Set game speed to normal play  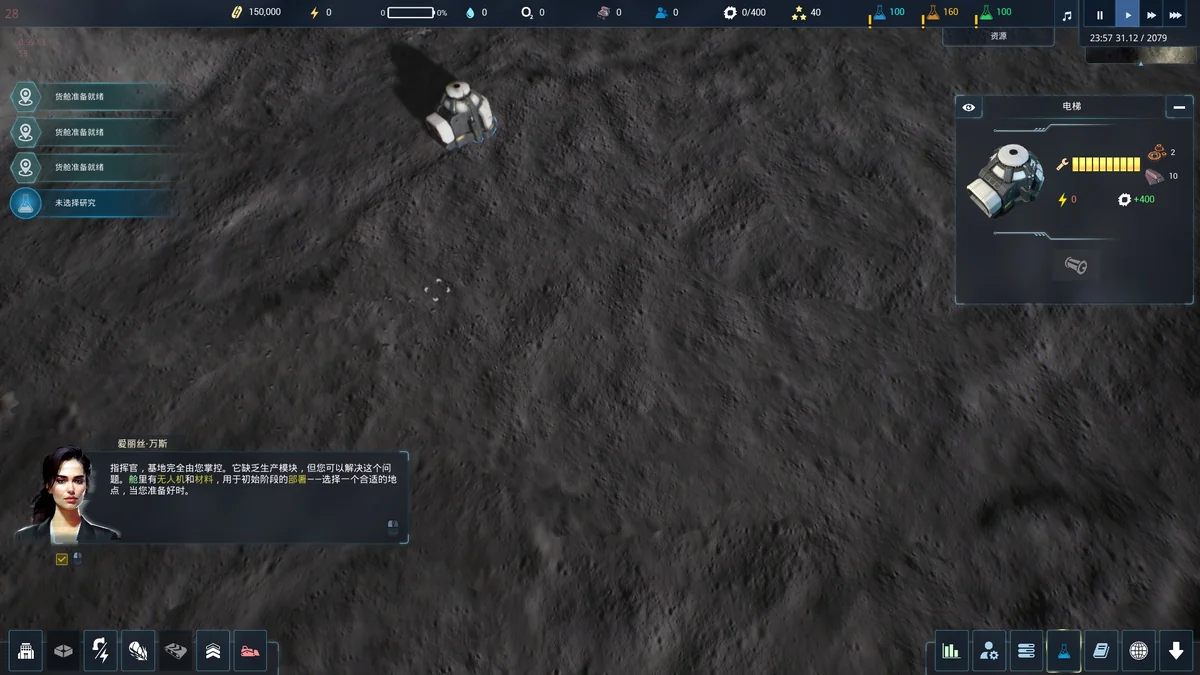coord(1127,15)
